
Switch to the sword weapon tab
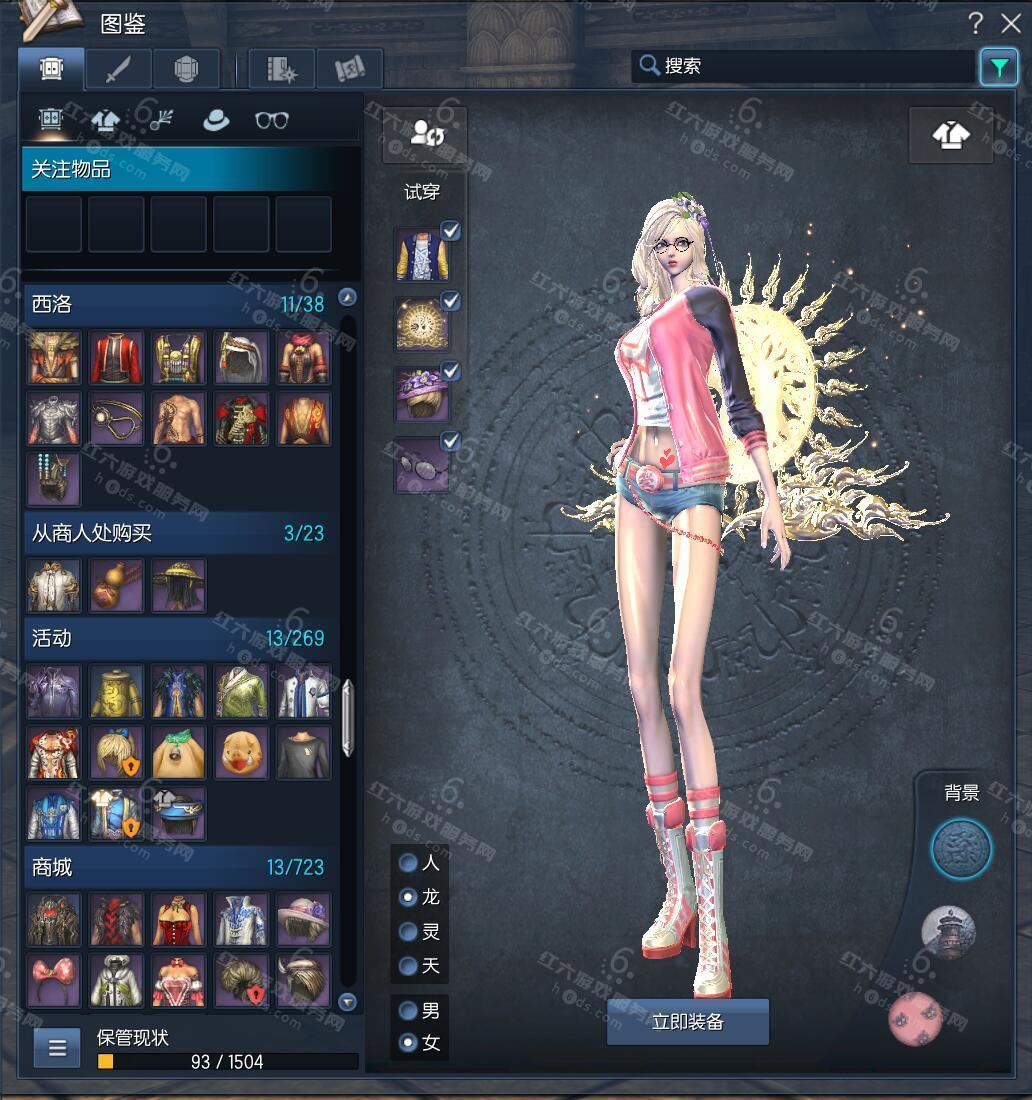[118, 68]
